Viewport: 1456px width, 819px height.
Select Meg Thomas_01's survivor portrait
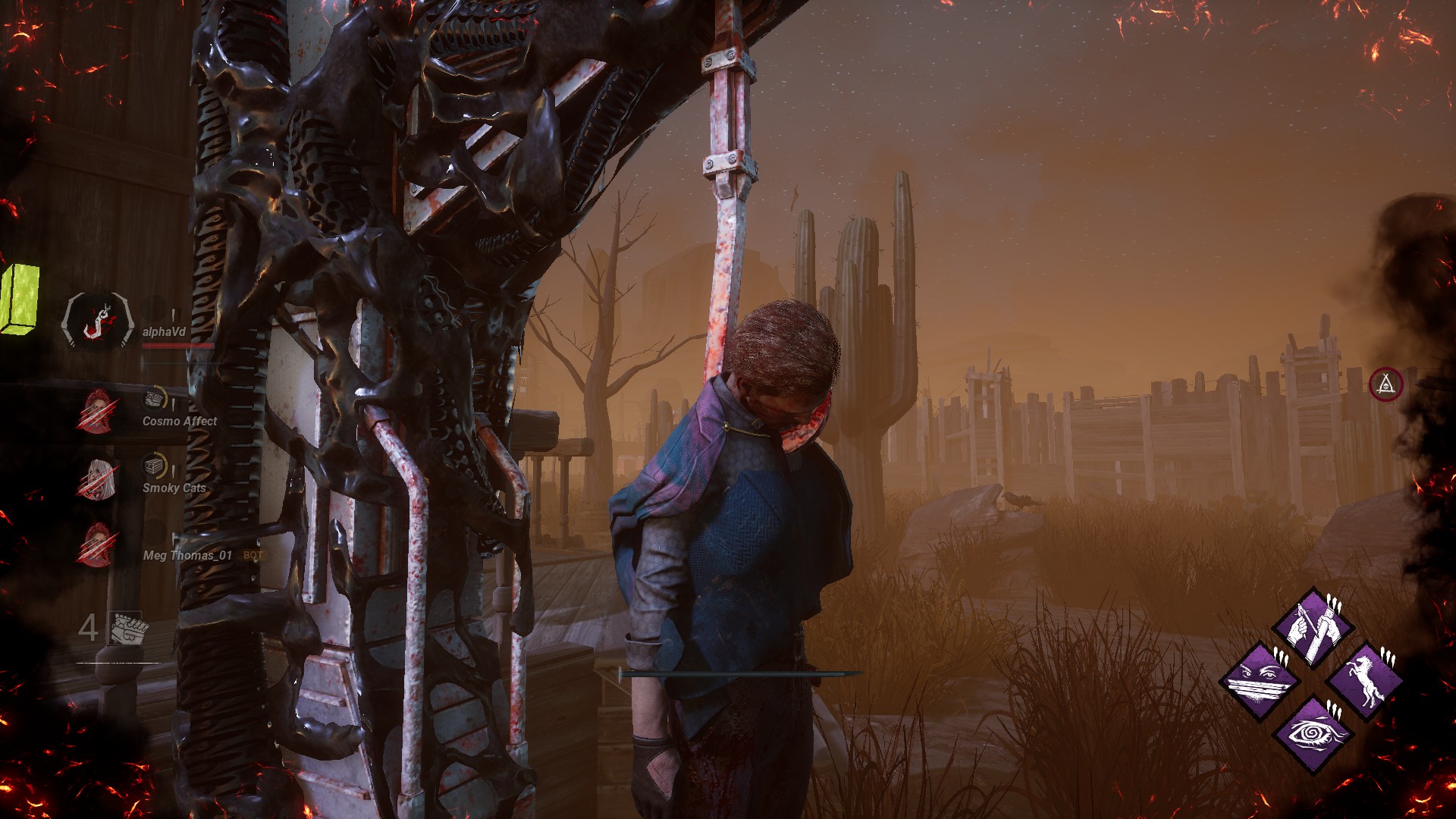click(97, 544)
